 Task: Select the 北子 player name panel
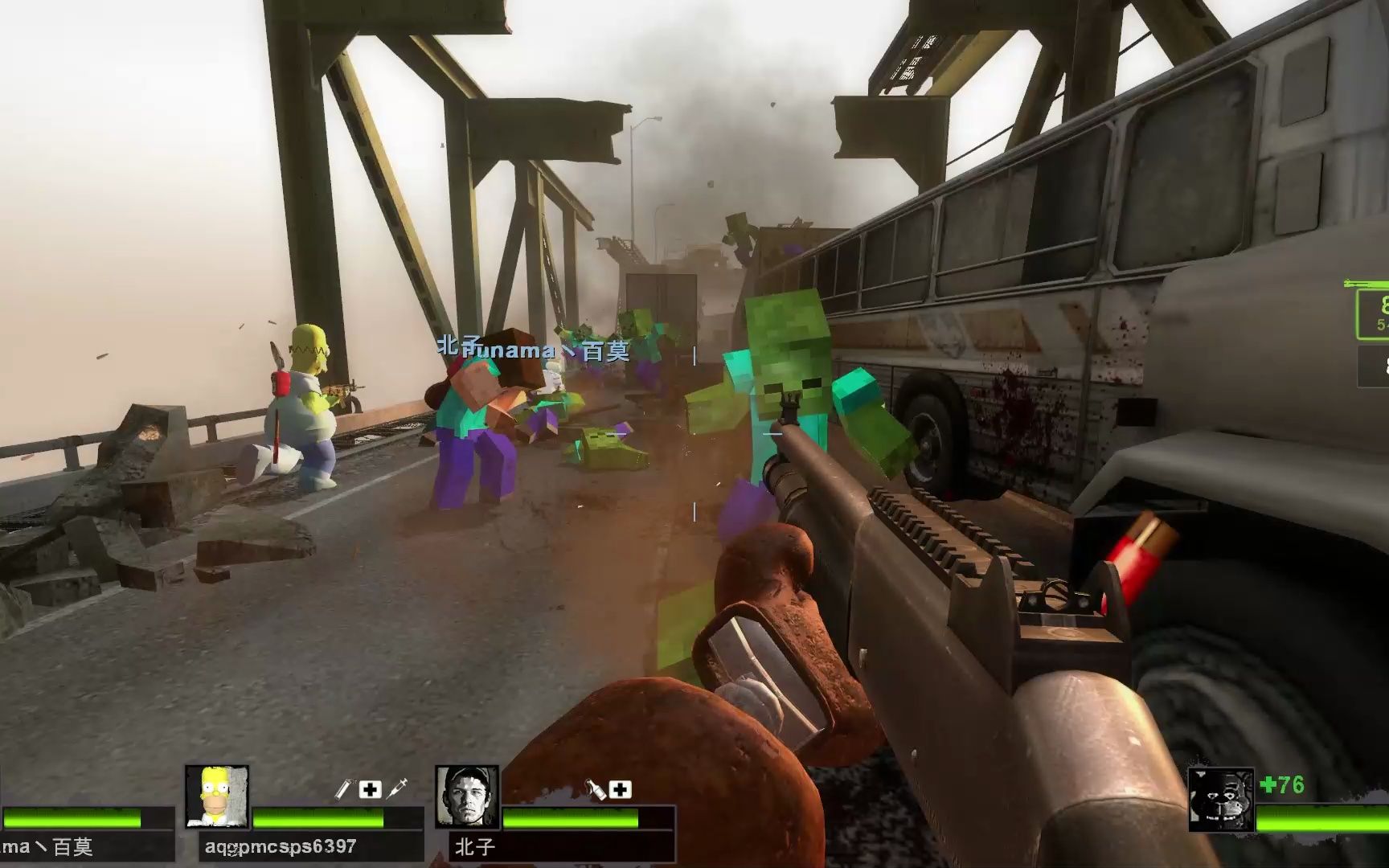pos(561,847)
